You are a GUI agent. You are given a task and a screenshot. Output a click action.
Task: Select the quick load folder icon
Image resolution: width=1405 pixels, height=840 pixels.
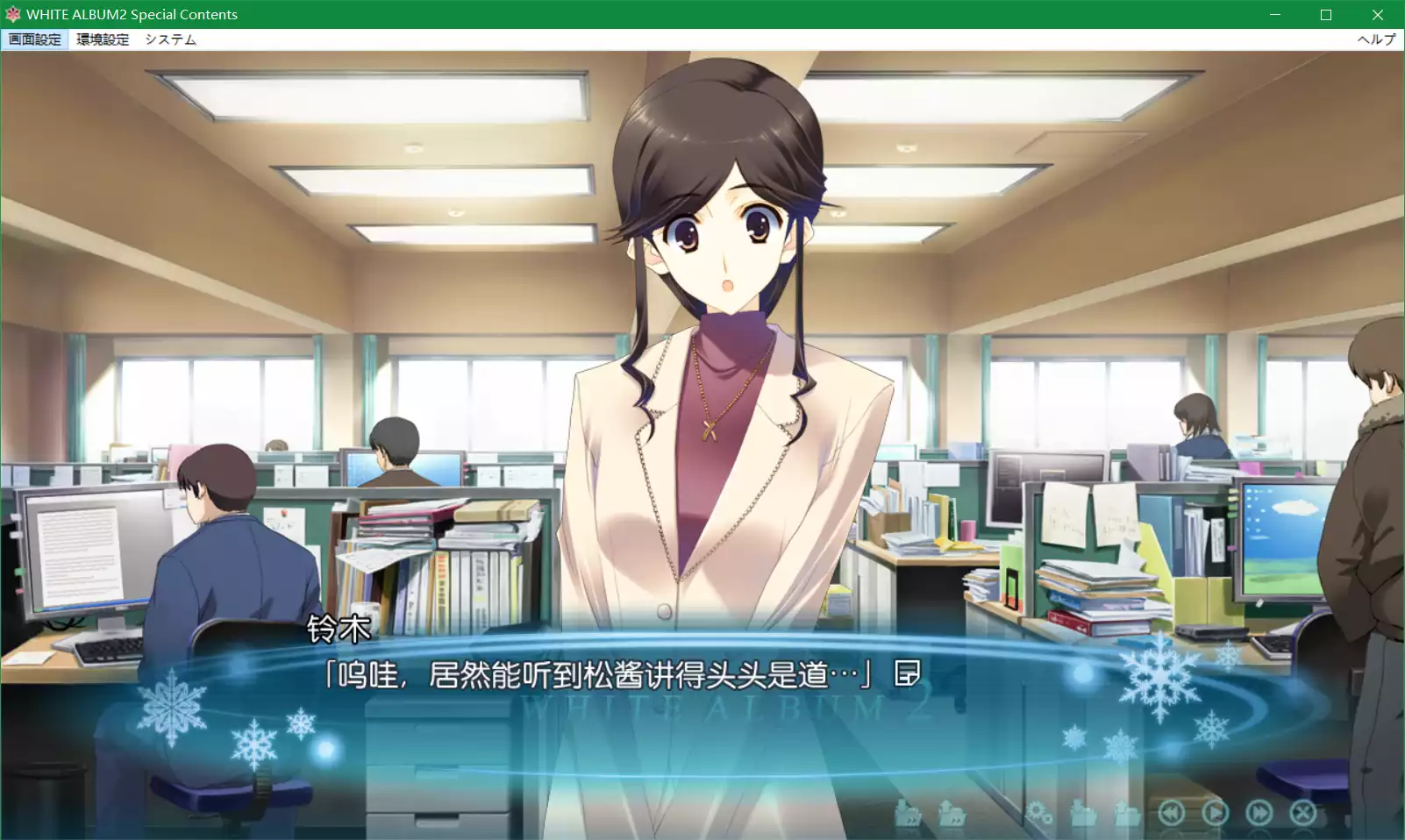point(950,814)
